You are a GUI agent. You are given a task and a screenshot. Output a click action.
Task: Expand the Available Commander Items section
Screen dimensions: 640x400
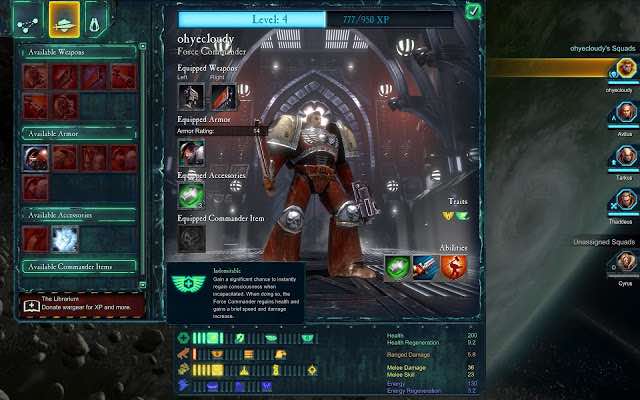click(78, 266)
